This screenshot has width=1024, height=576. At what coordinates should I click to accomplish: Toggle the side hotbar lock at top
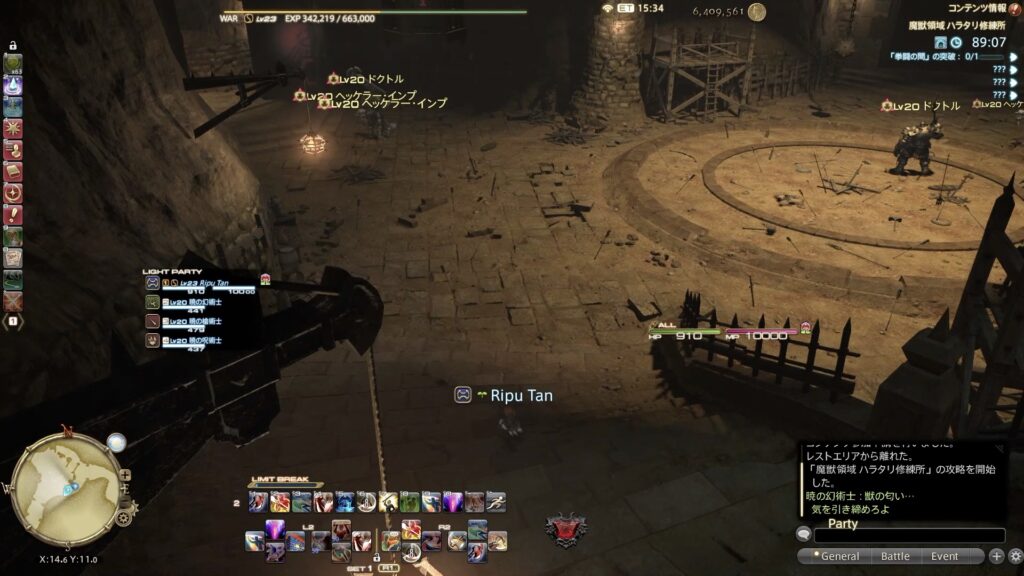click(x=13, y=45)
